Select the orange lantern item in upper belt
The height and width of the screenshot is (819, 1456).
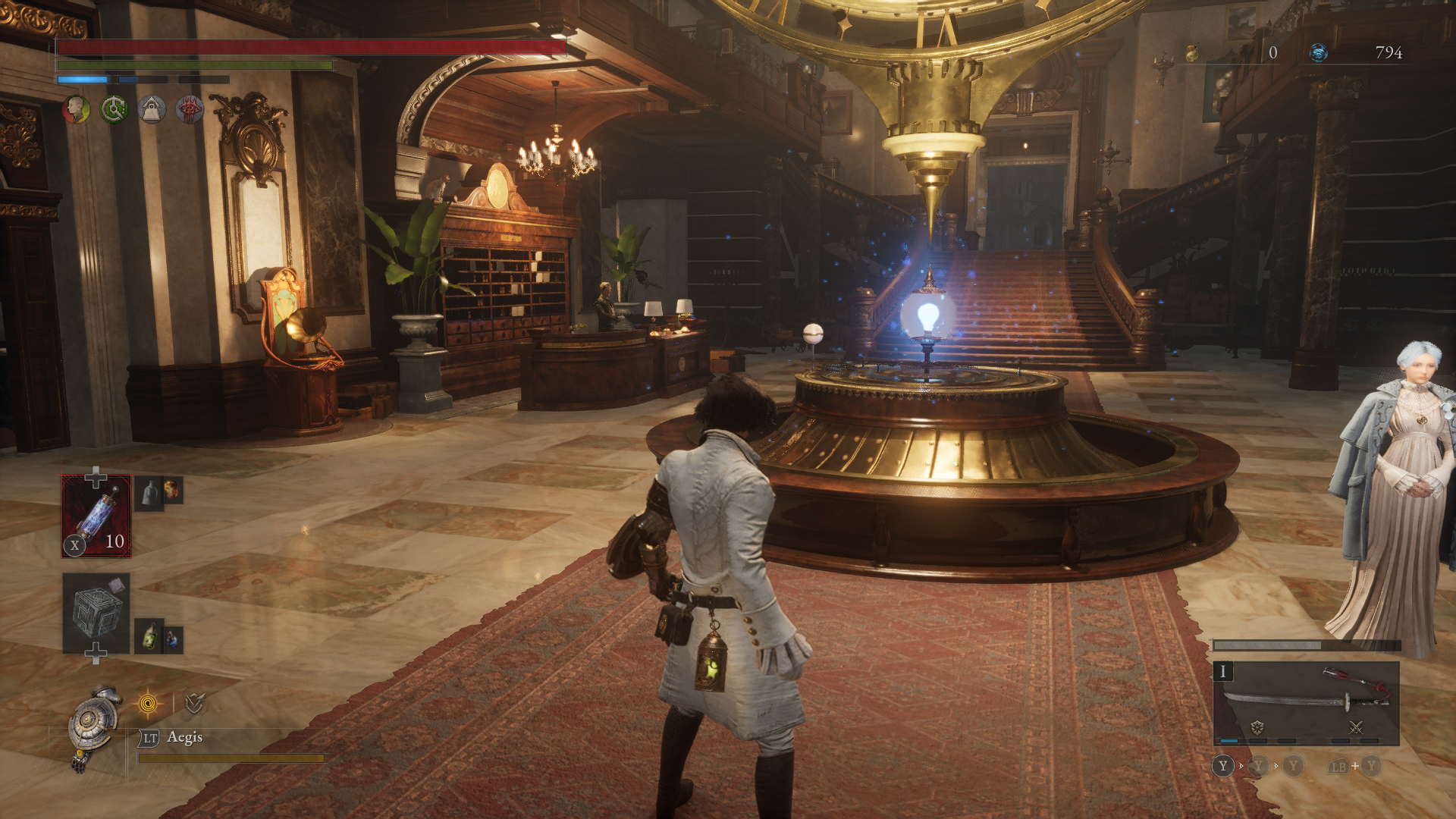(172, 490)
